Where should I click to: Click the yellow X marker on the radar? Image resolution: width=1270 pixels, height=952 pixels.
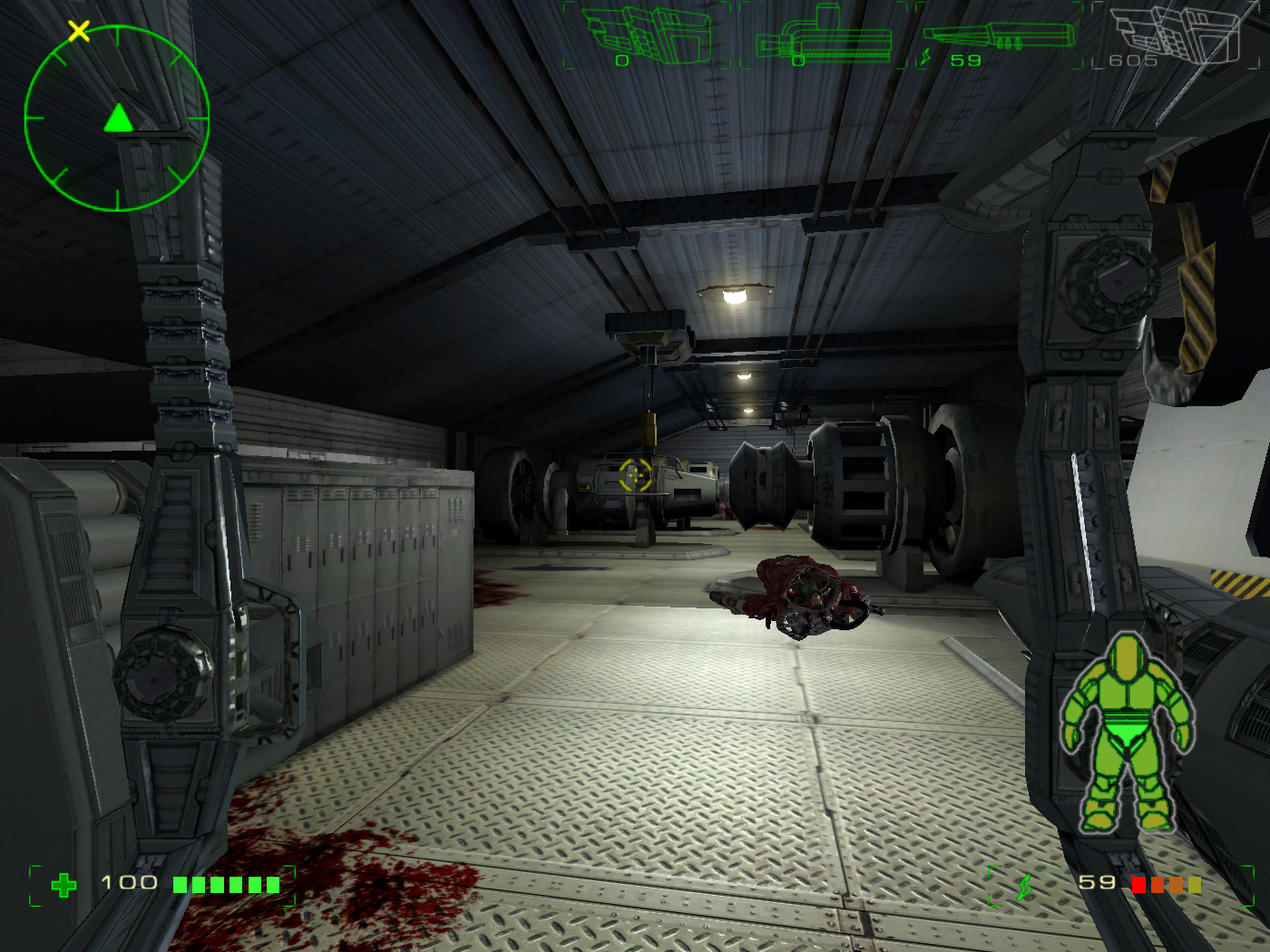point(79,32)
